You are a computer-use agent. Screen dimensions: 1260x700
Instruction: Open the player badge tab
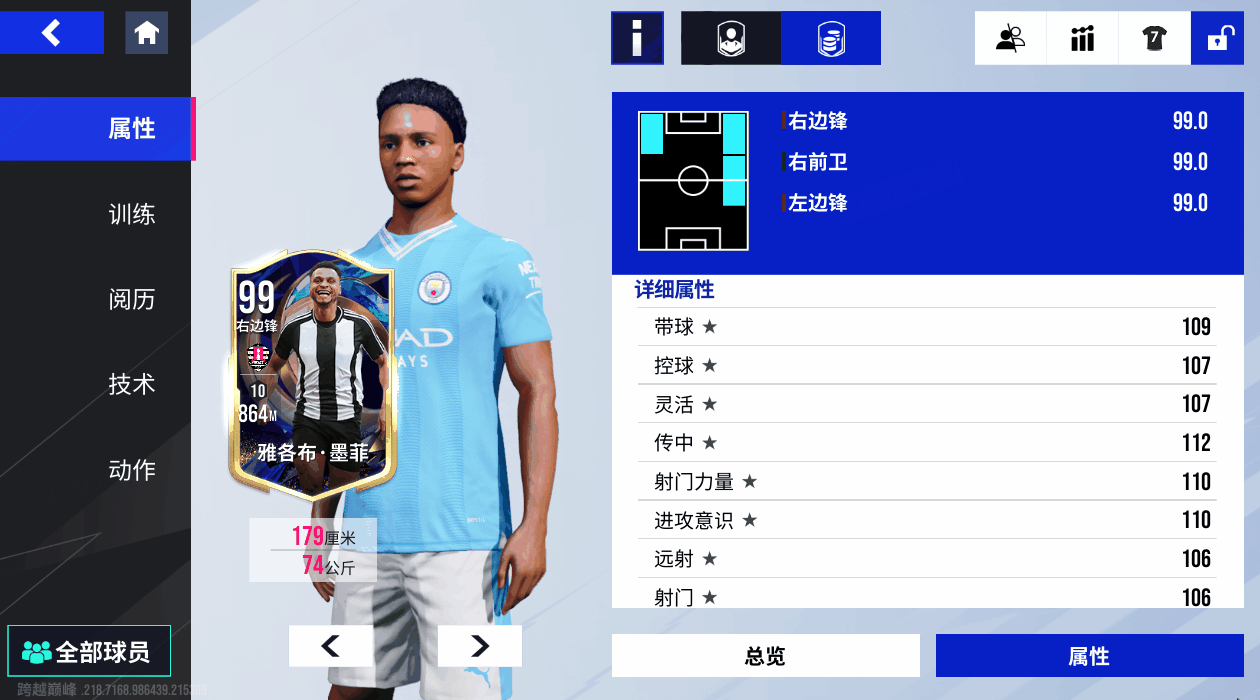731,38
